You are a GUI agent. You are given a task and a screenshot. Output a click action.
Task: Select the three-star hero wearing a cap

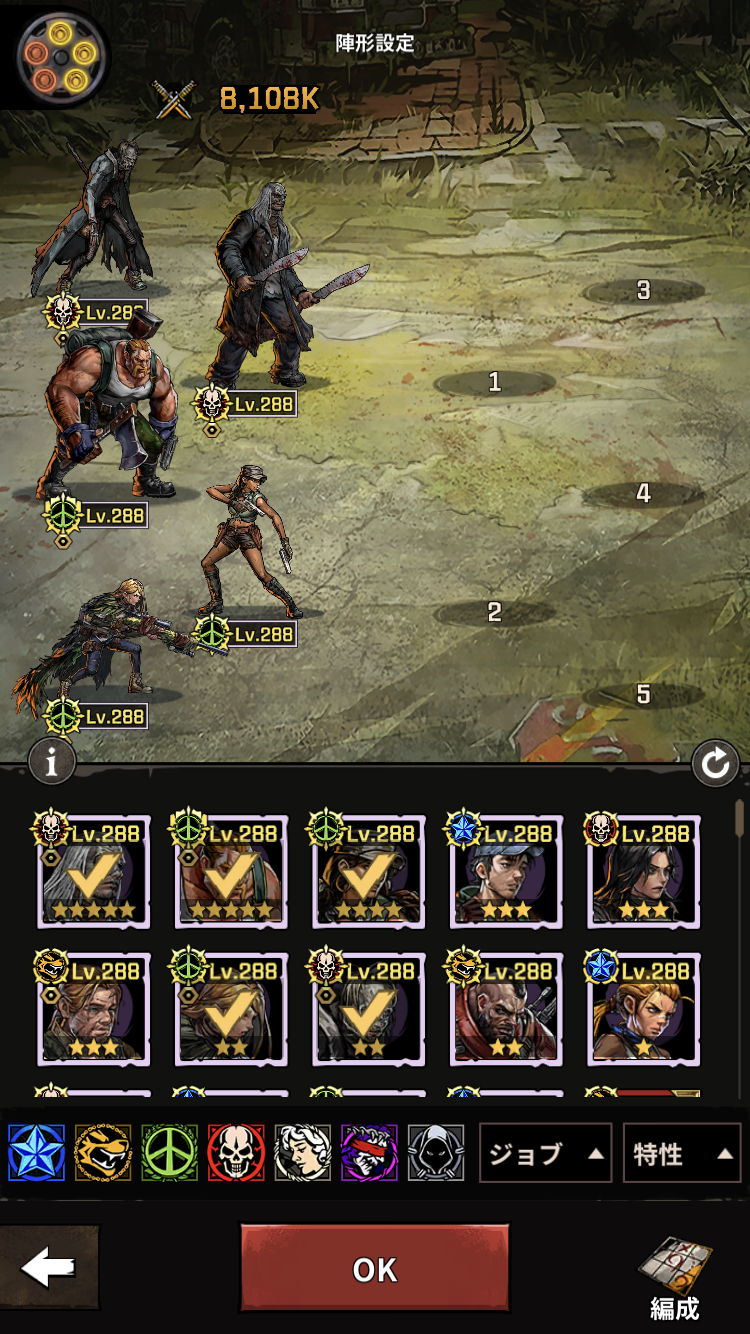tap(505, 871)
